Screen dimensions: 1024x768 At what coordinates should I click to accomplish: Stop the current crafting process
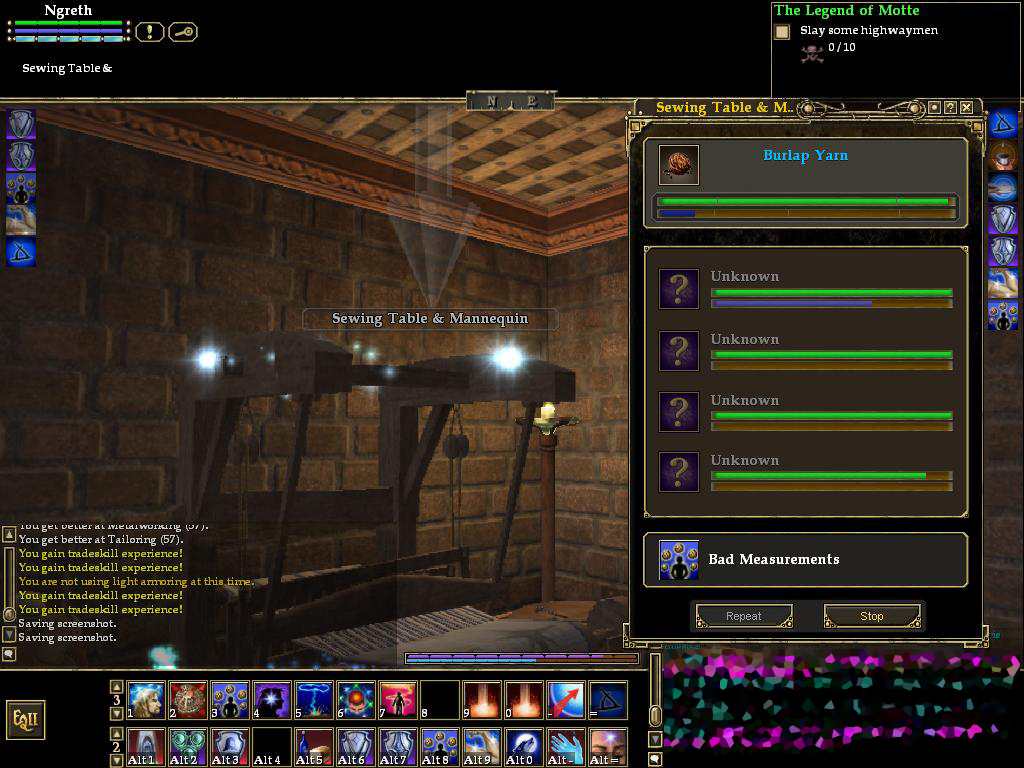click(x=871, y=616)
